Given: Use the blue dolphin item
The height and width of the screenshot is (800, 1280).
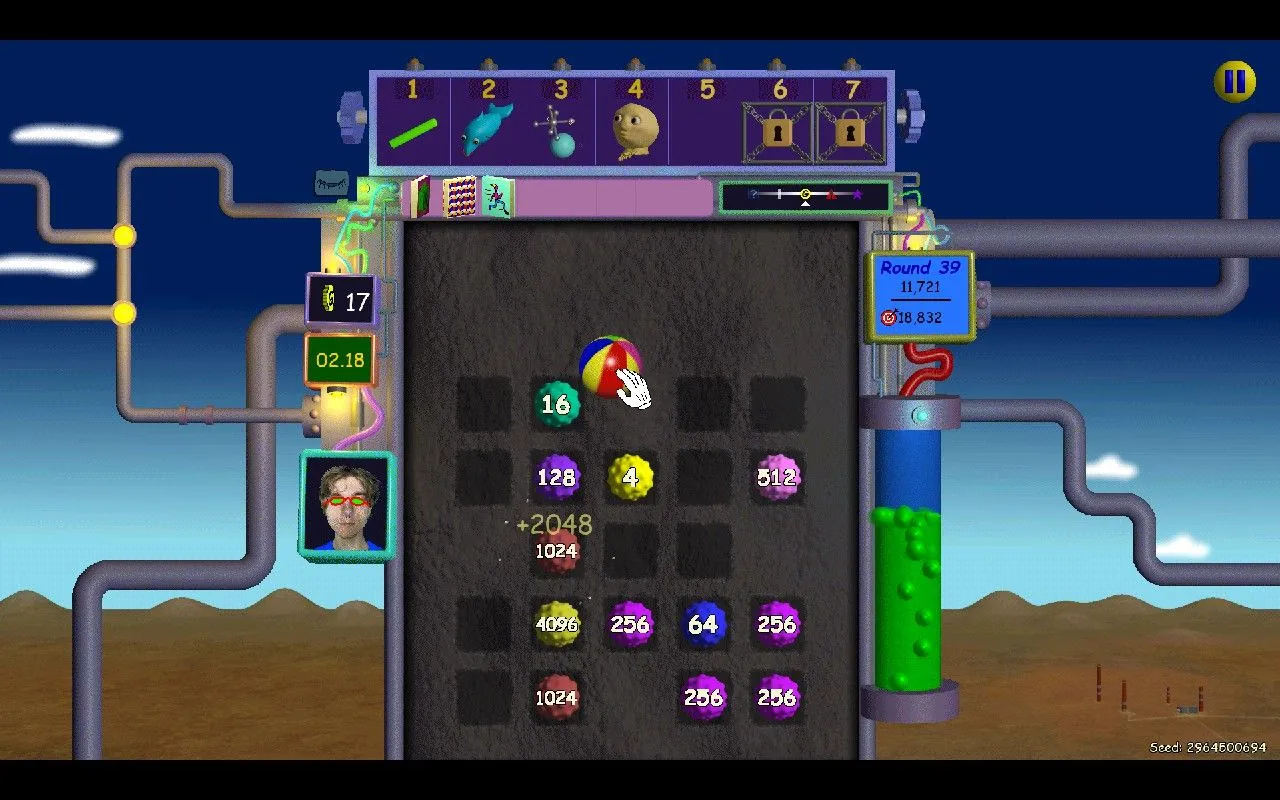Looking at the screenshot, I should click(x=486, y=130).
